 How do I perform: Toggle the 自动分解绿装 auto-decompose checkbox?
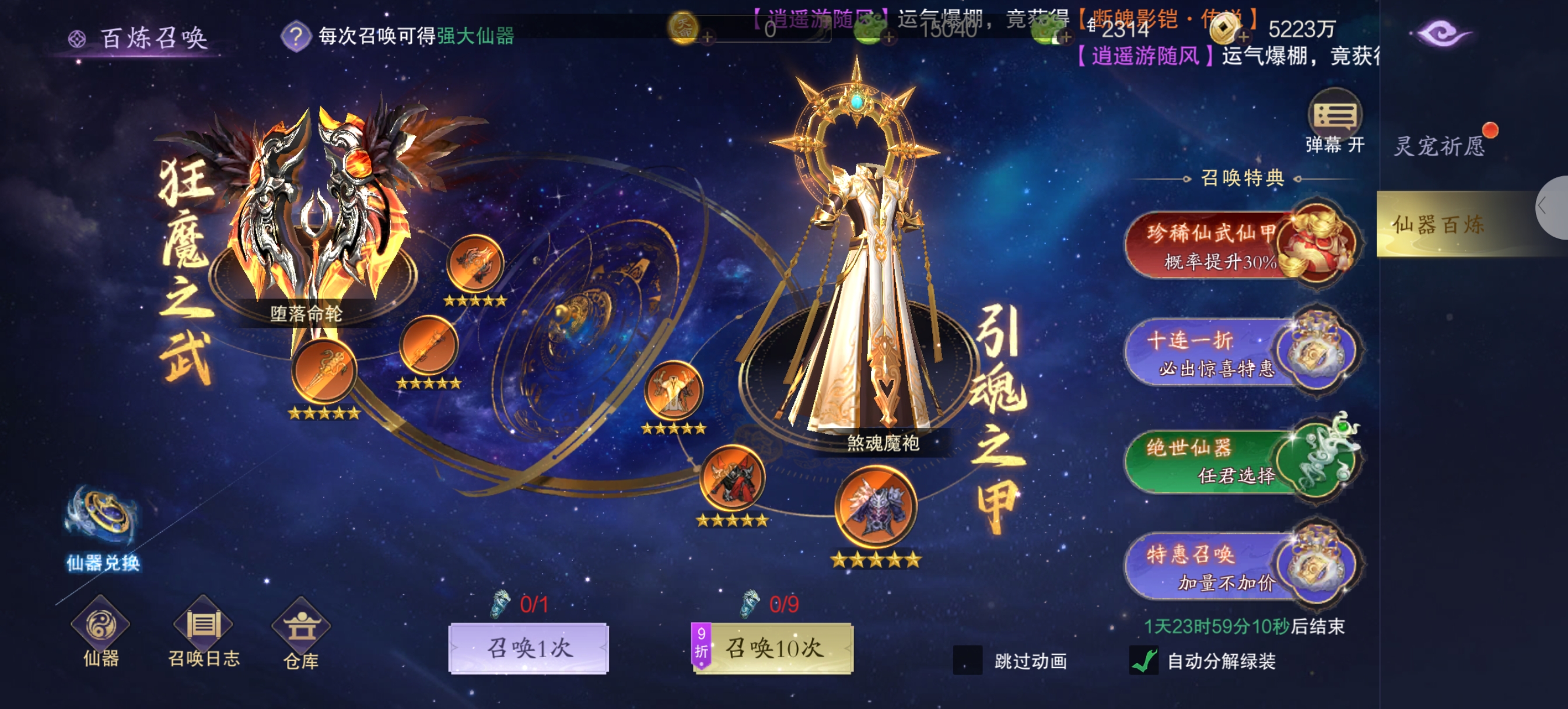tap(1144, 660)
